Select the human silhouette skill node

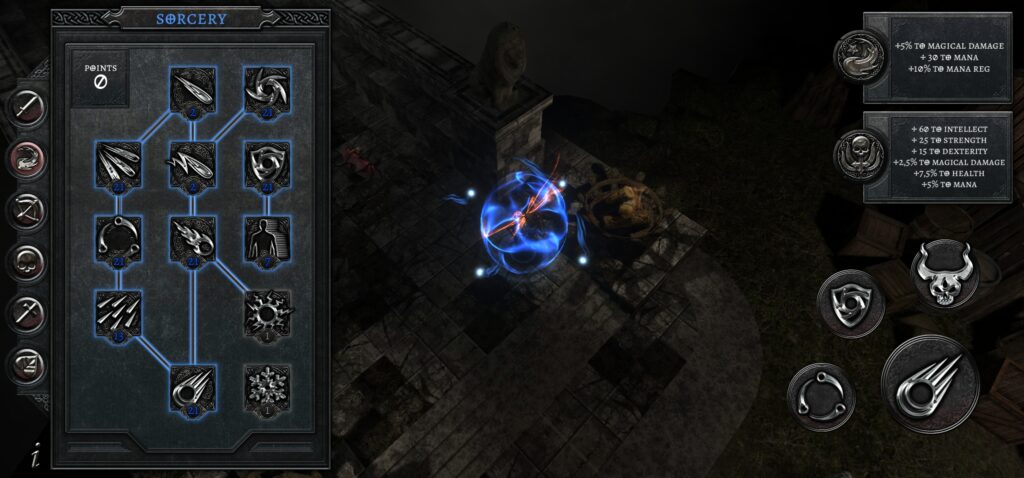pos(266,238)
